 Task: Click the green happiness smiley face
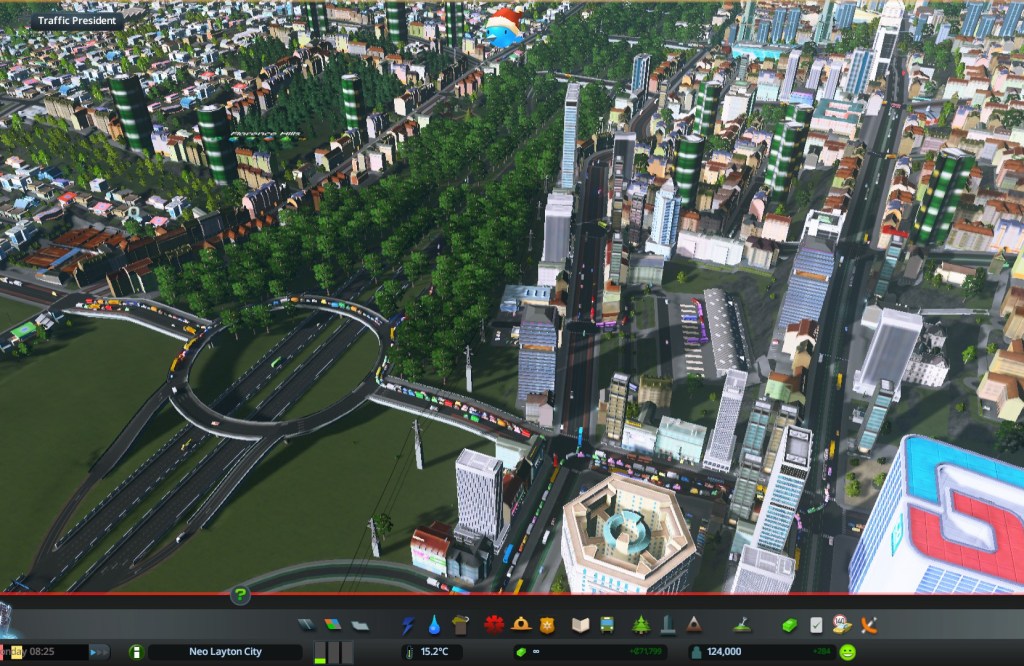pos(848,652)
